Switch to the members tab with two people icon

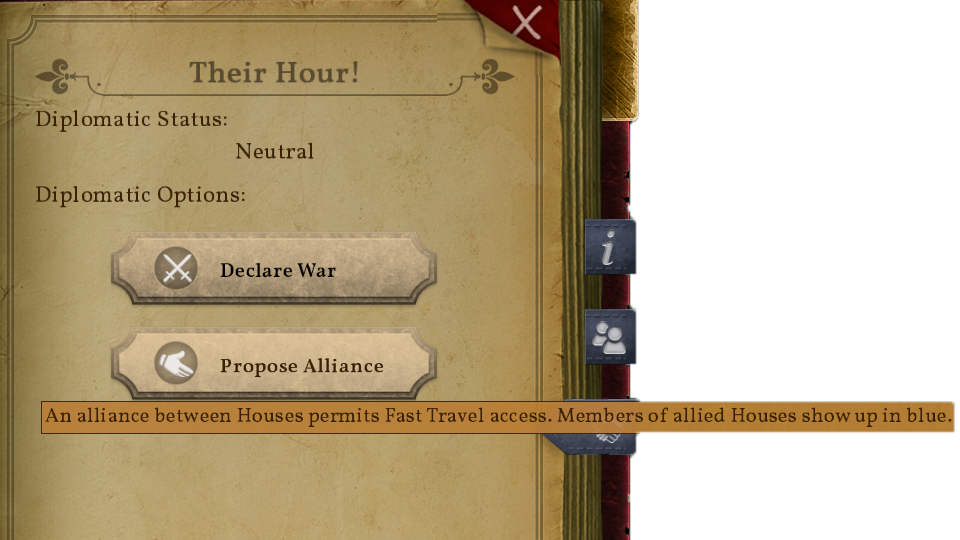pyautogui.click(x=609, y=337)
